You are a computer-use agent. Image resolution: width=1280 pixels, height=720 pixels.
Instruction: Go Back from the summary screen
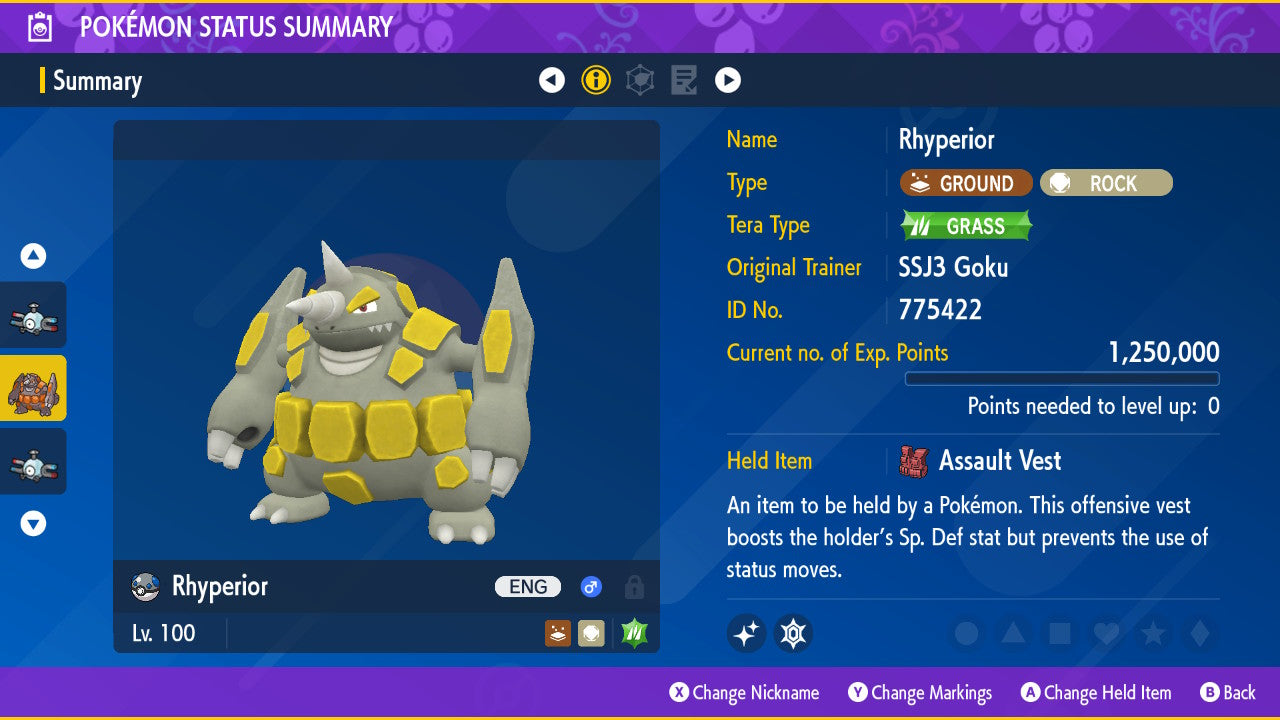(1227, 692)
